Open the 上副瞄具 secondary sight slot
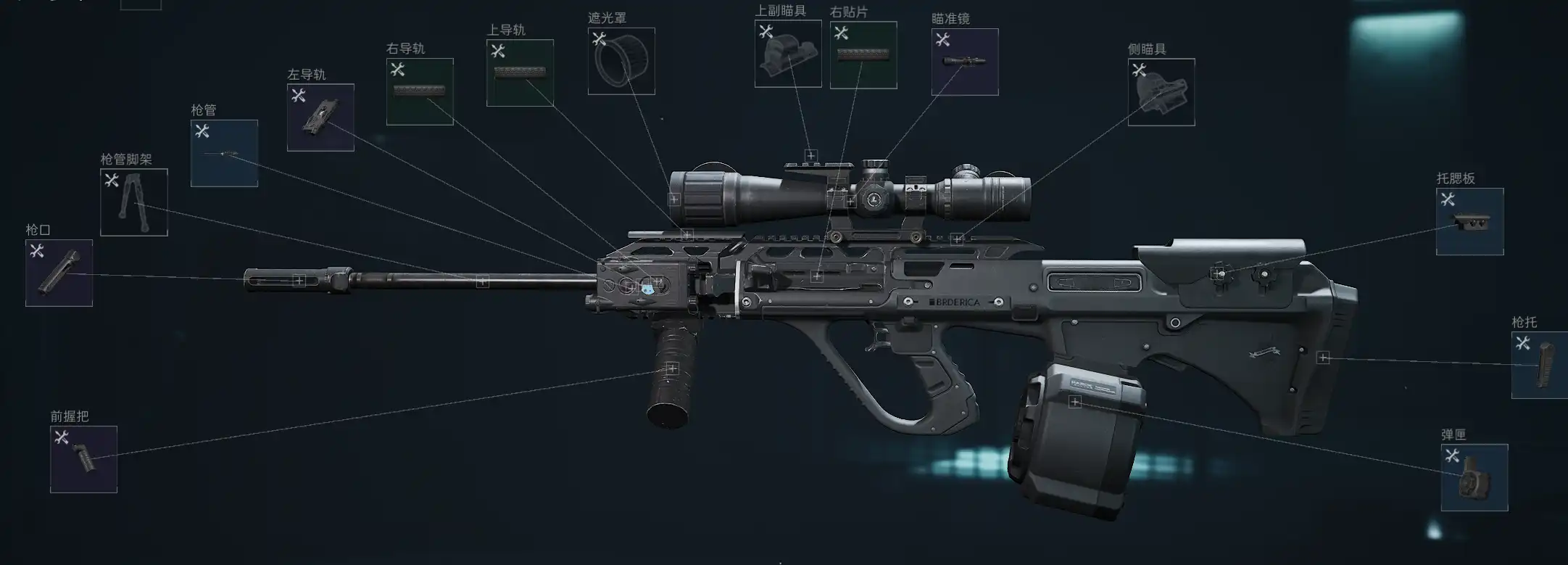1568x565 pixels. click(x=788, y=54)
